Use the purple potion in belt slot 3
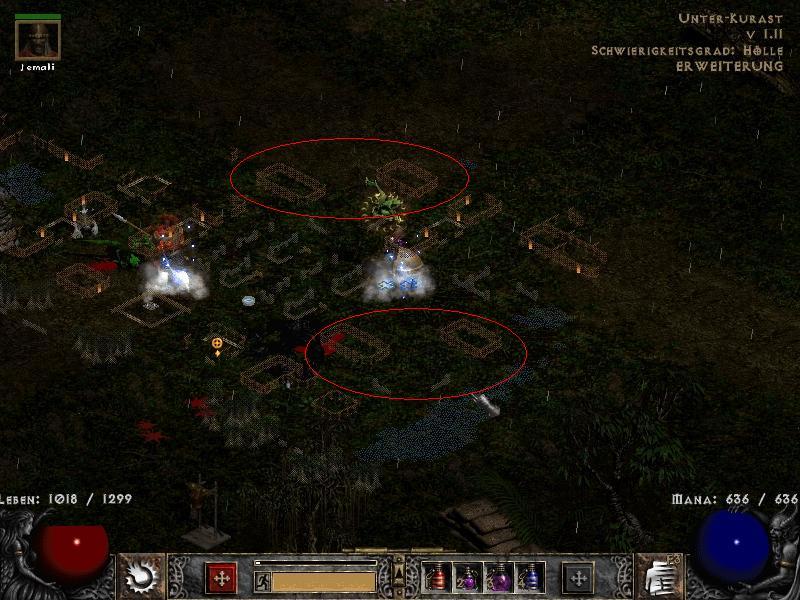The image size is (800, 600). (x=499, y=578)
